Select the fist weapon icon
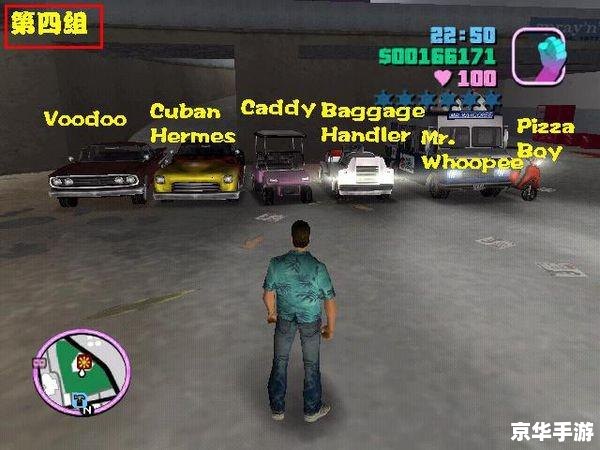 coord(537,55)
